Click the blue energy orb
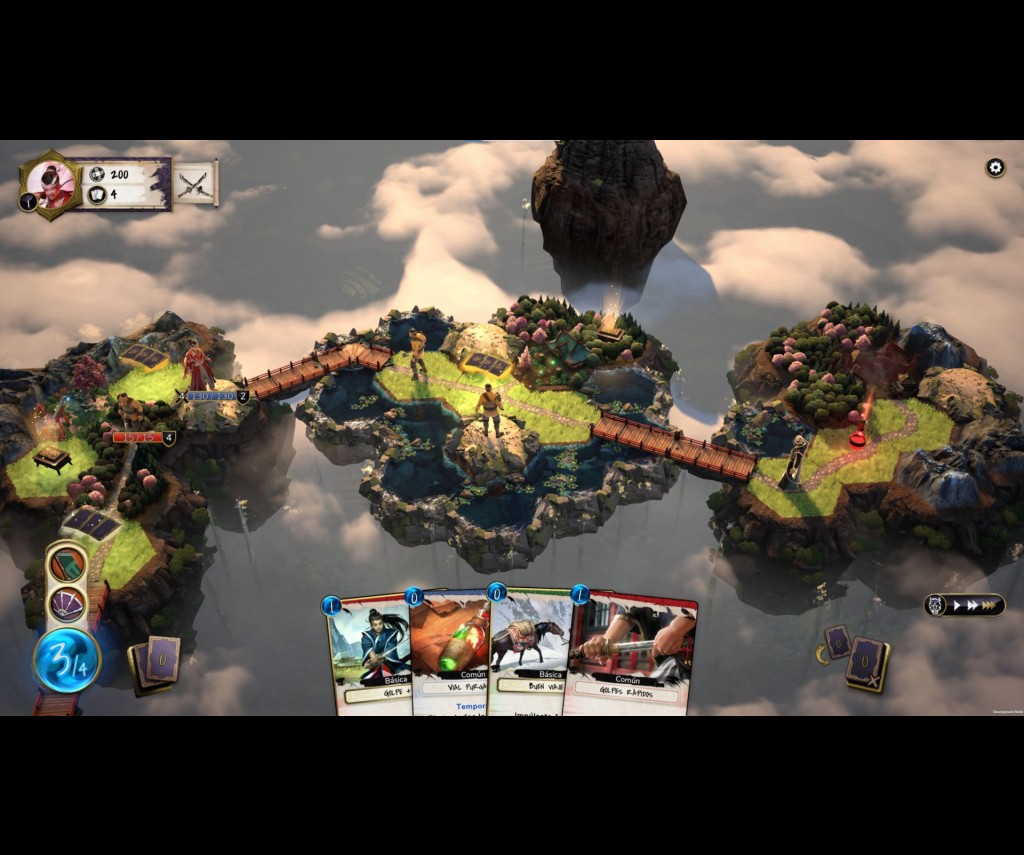 (x=67, y=661)
